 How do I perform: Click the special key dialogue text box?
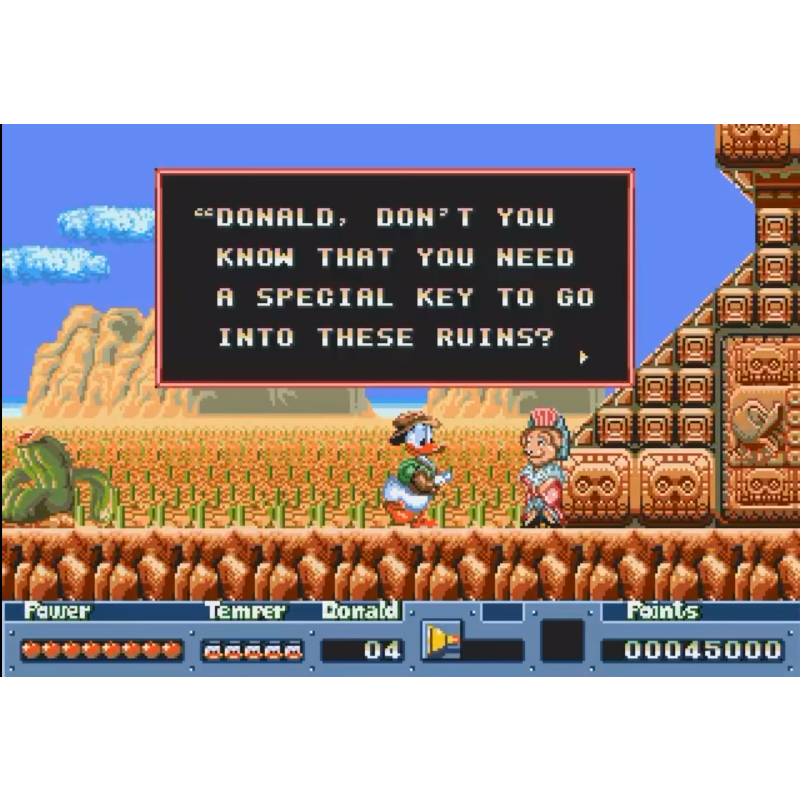pyautogui.click(x=395, y=277)
